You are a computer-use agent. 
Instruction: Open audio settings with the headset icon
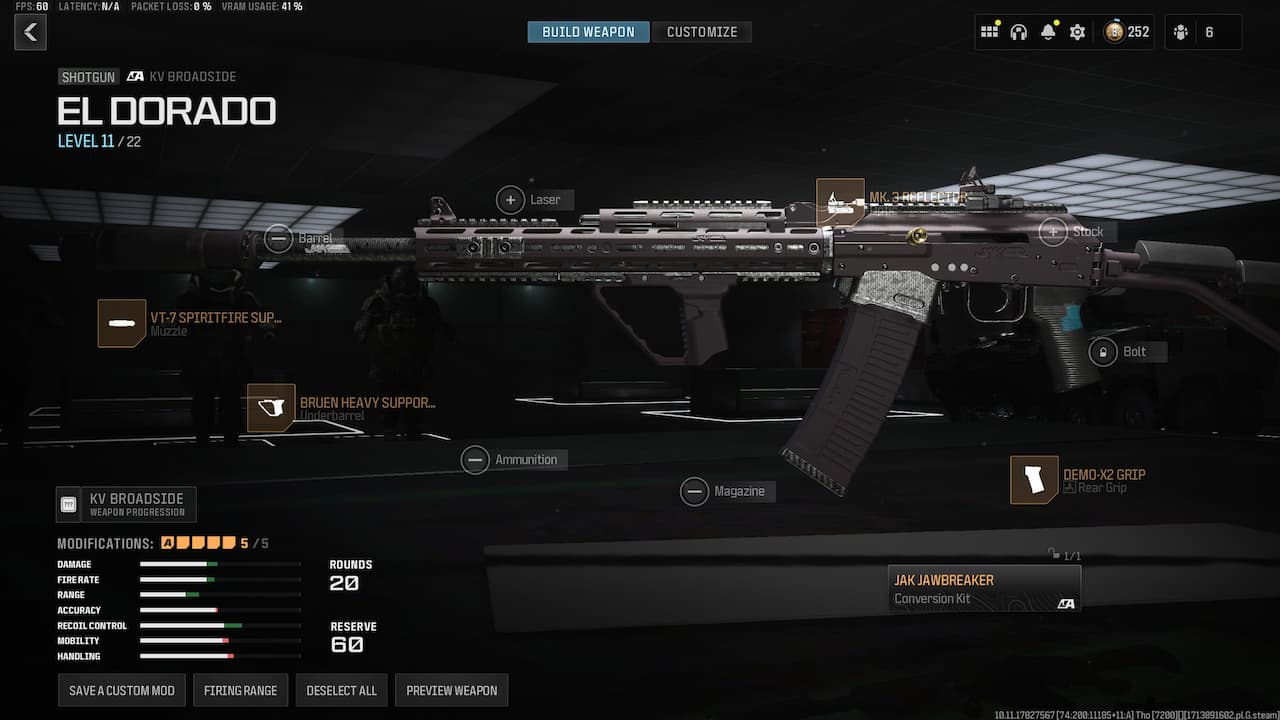pyautogui.click(x=1018, y=31)
